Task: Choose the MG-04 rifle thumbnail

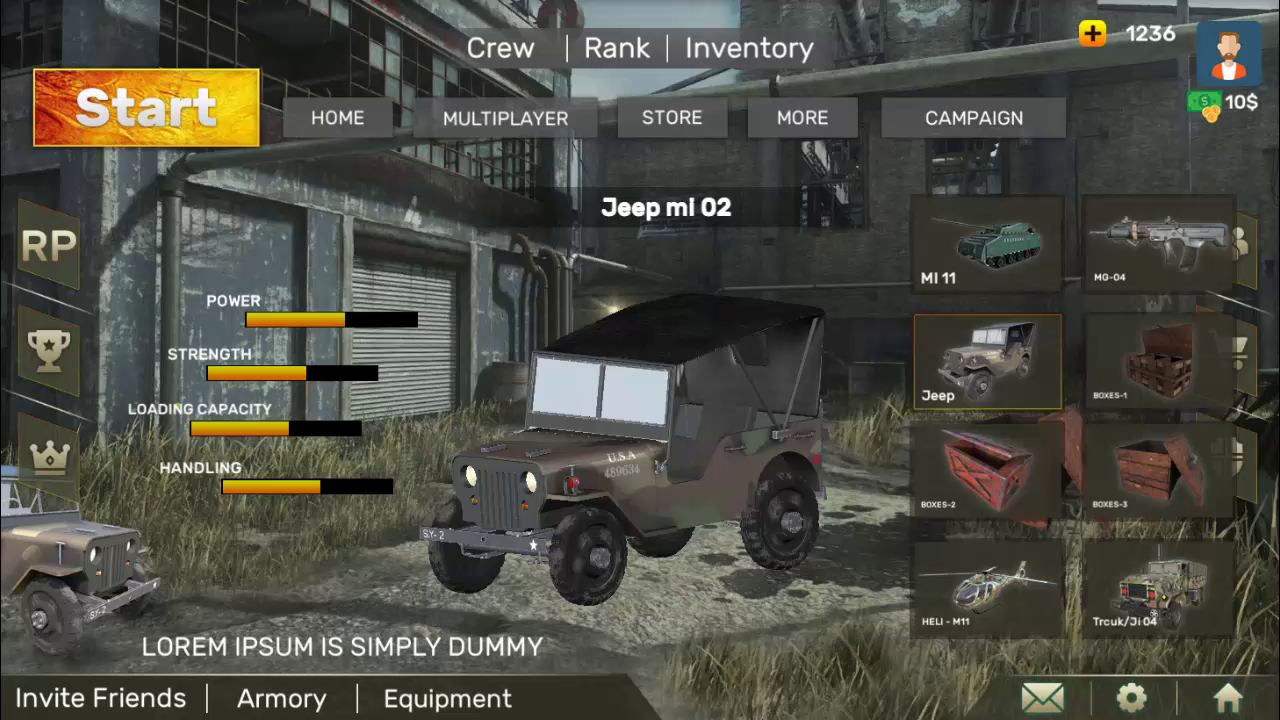Action: coord(1159,244)
